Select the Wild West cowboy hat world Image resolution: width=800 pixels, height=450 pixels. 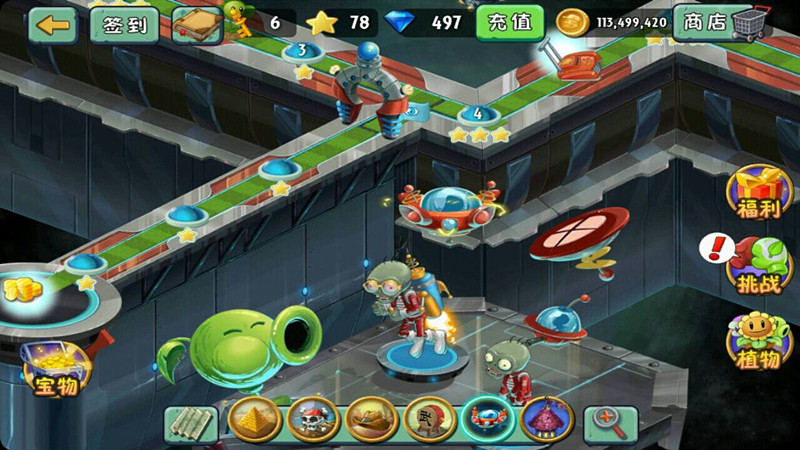pos(372,420)
